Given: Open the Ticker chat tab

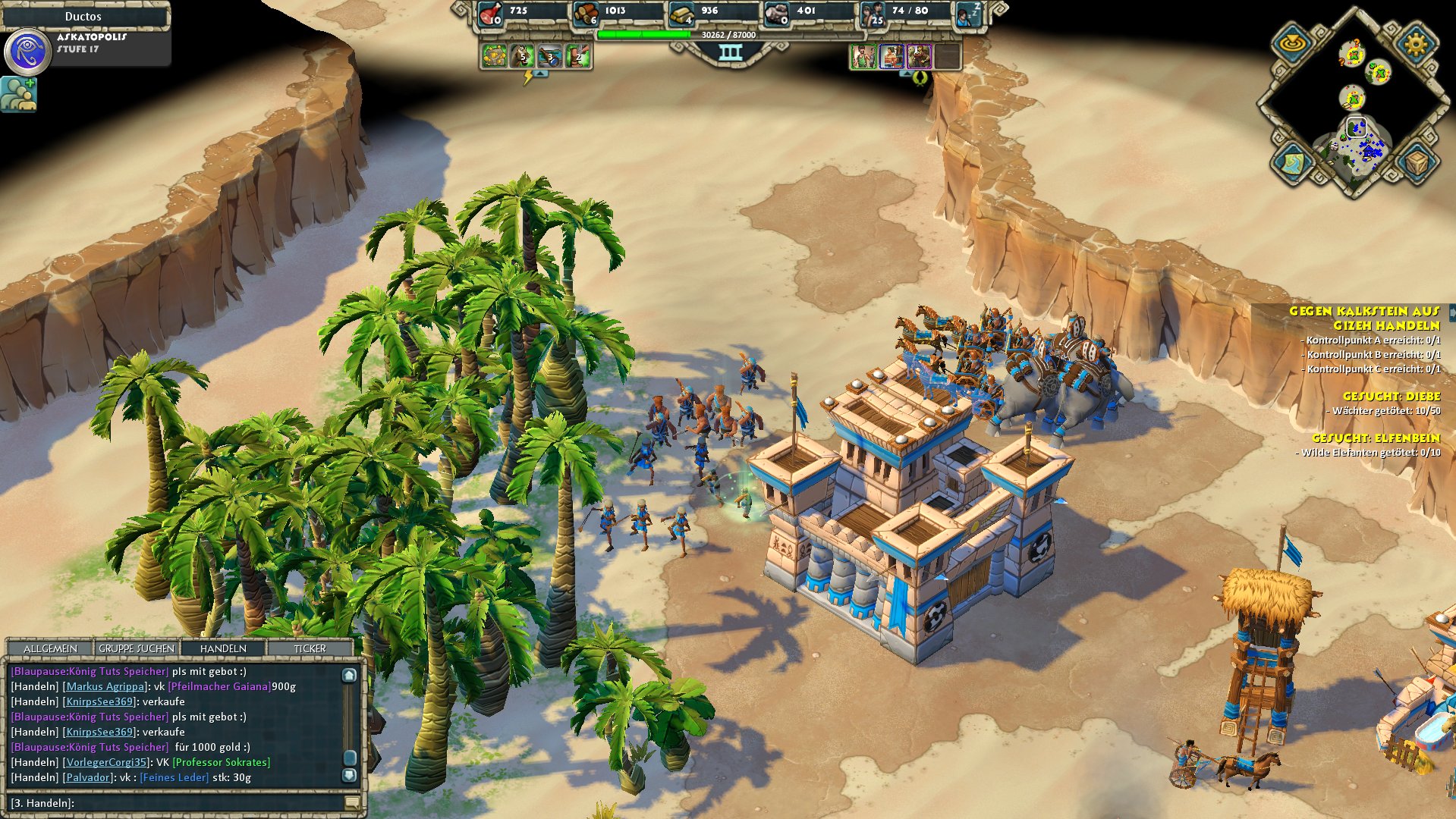Looking at the screenshot, I should click(x=310, y=648).
